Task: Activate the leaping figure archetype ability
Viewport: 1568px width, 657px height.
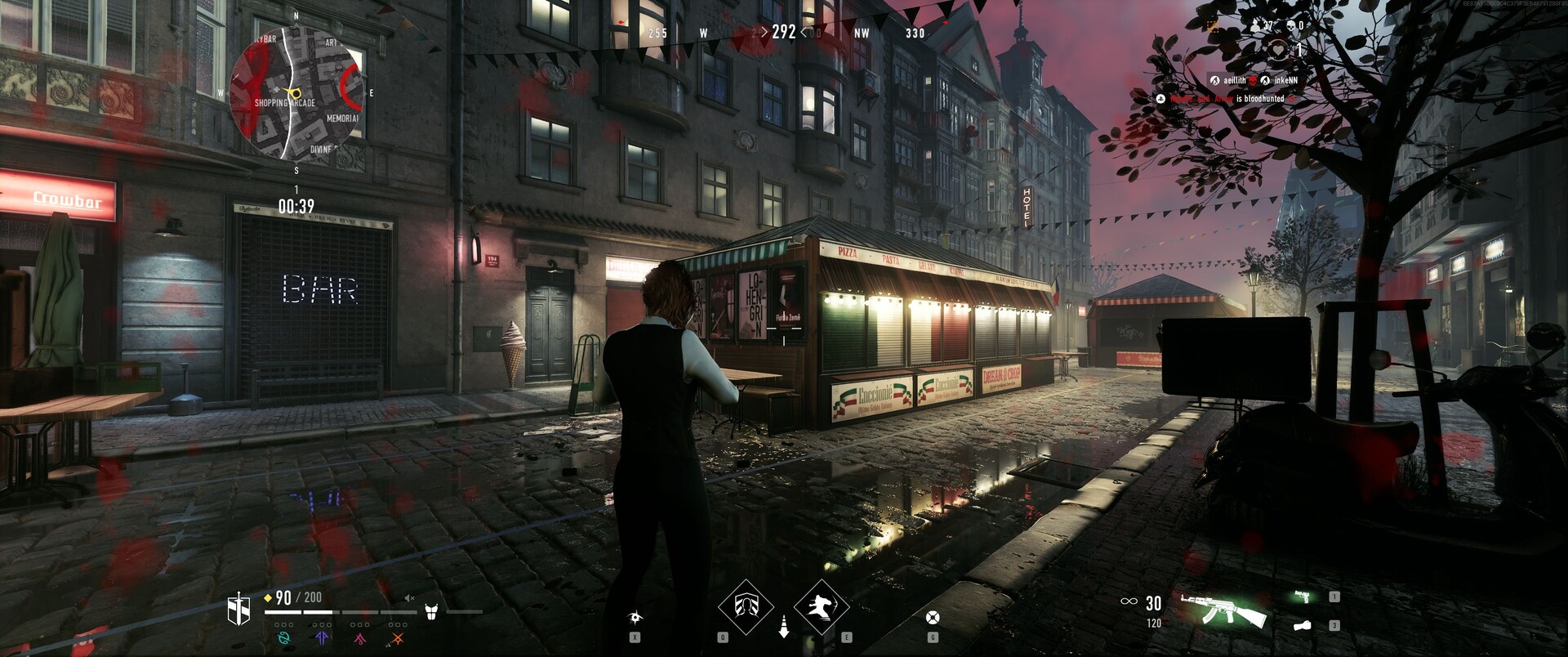Action: 820,606
